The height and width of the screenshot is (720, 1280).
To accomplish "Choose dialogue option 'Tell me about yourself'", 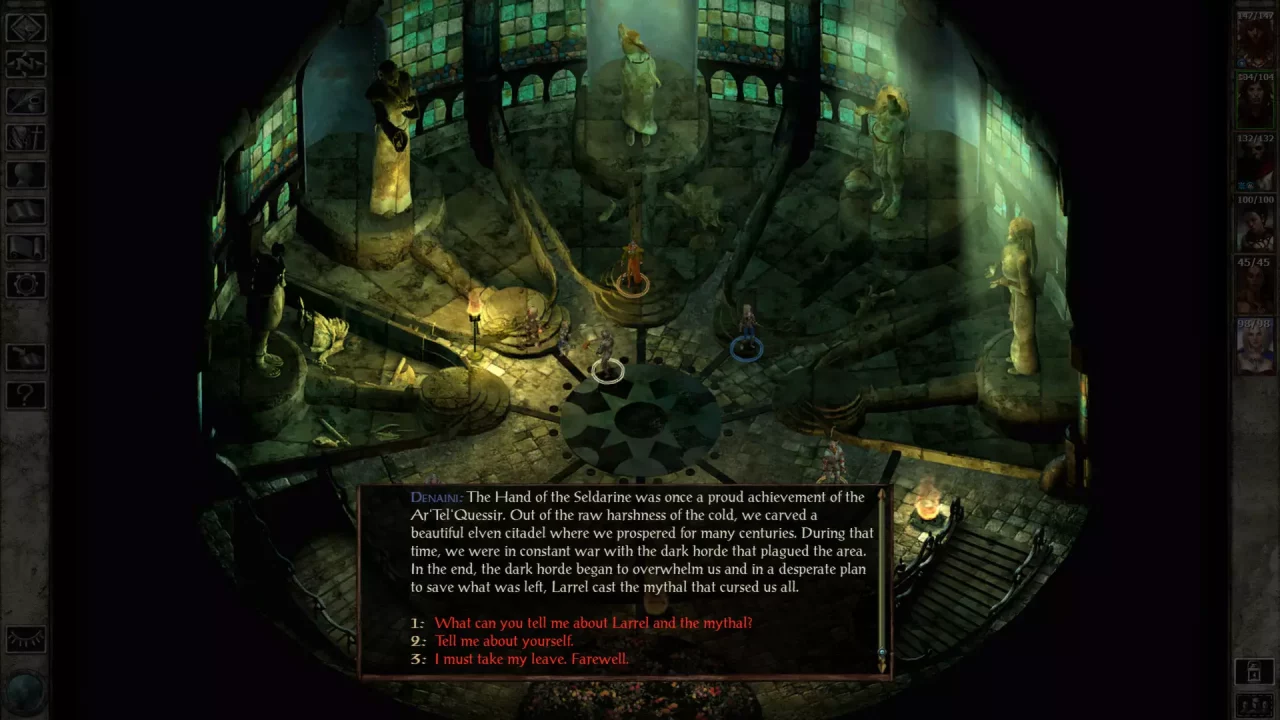I will 503,640.
